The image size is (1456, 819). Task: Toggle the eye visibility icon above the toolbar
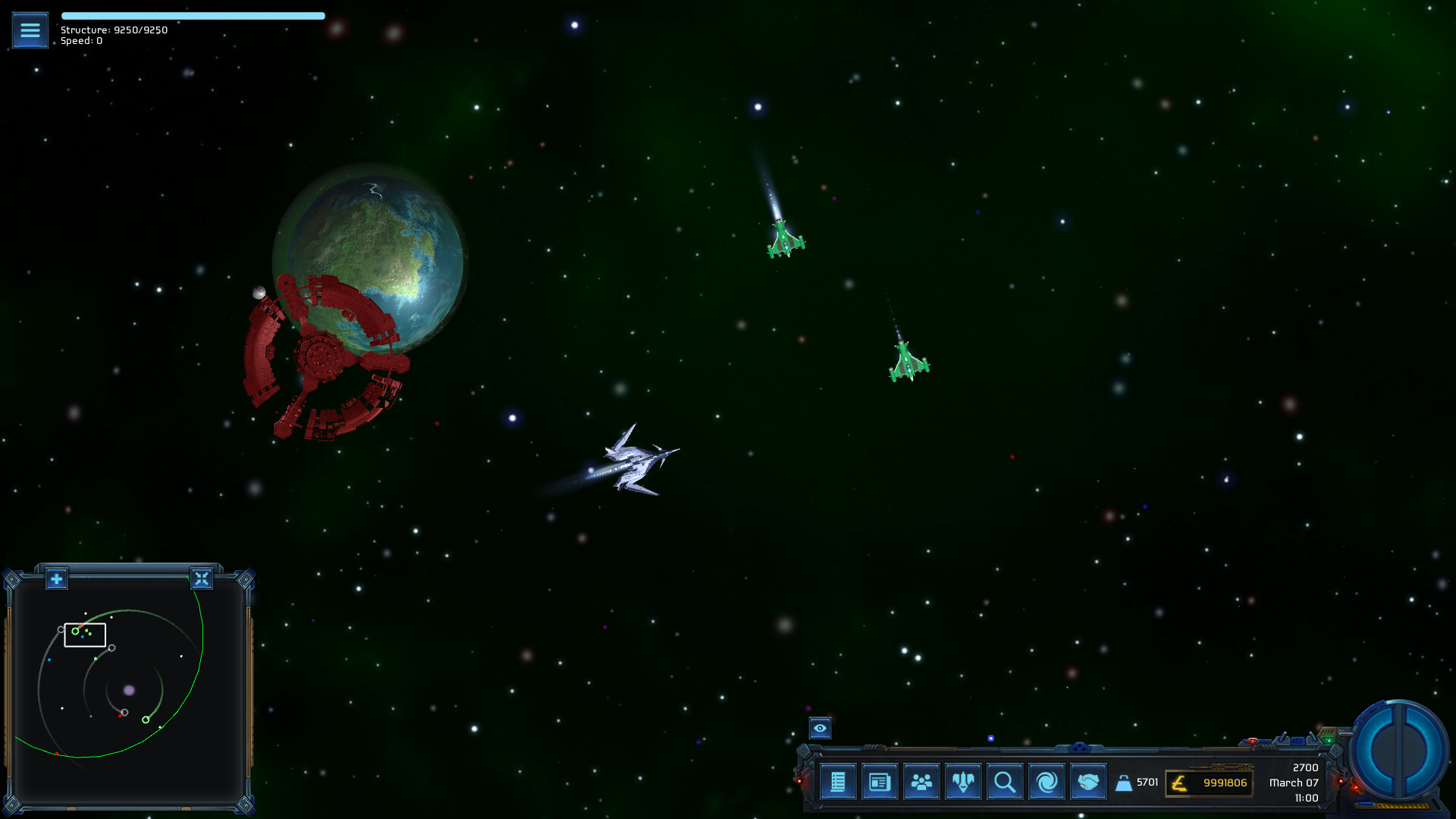[821, 728]
